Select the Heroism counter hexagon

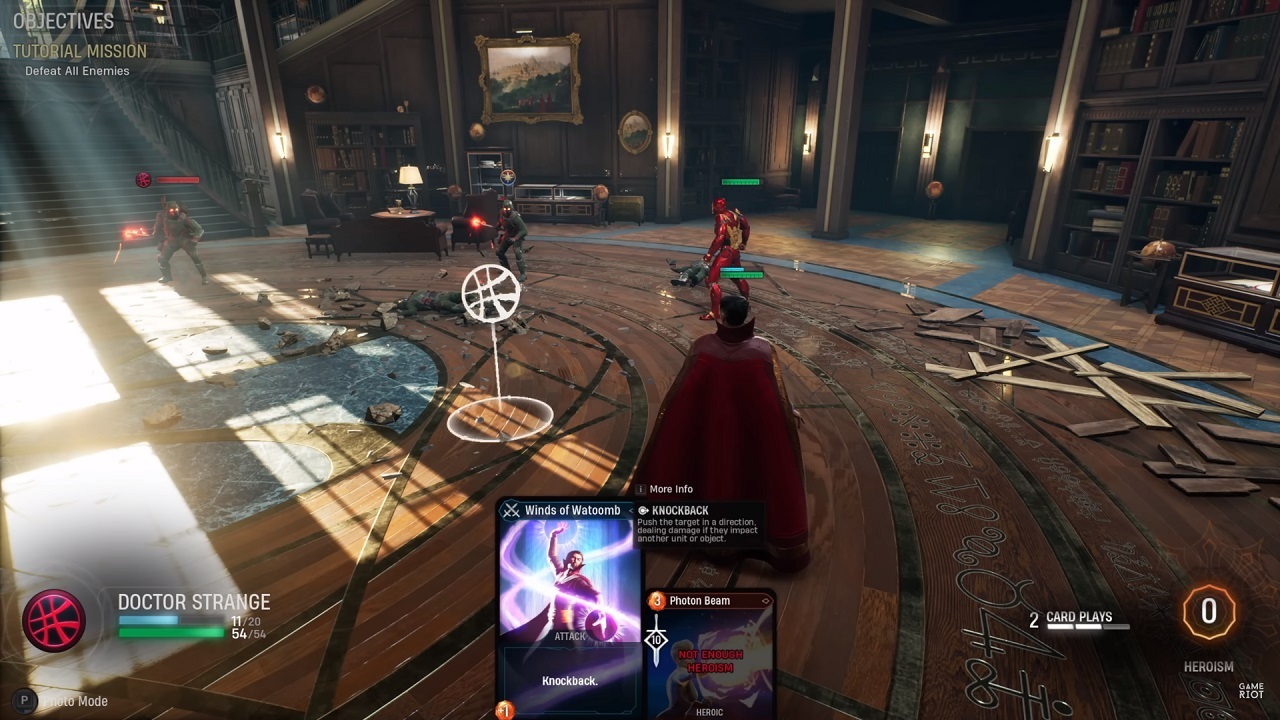pos(1208,612)
